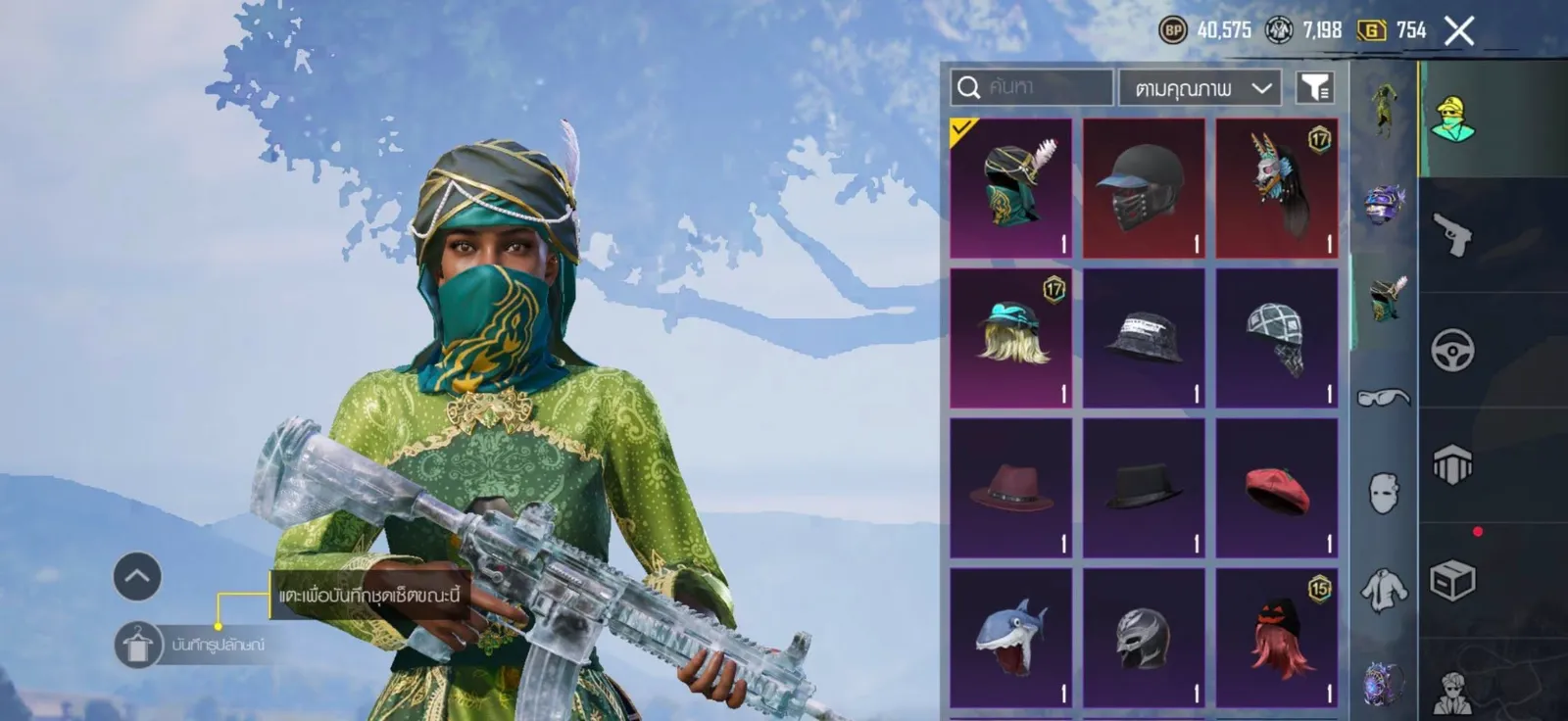1568x721 pixels.
Task: Switch to the weapons pistol category
Action: 1452,235
